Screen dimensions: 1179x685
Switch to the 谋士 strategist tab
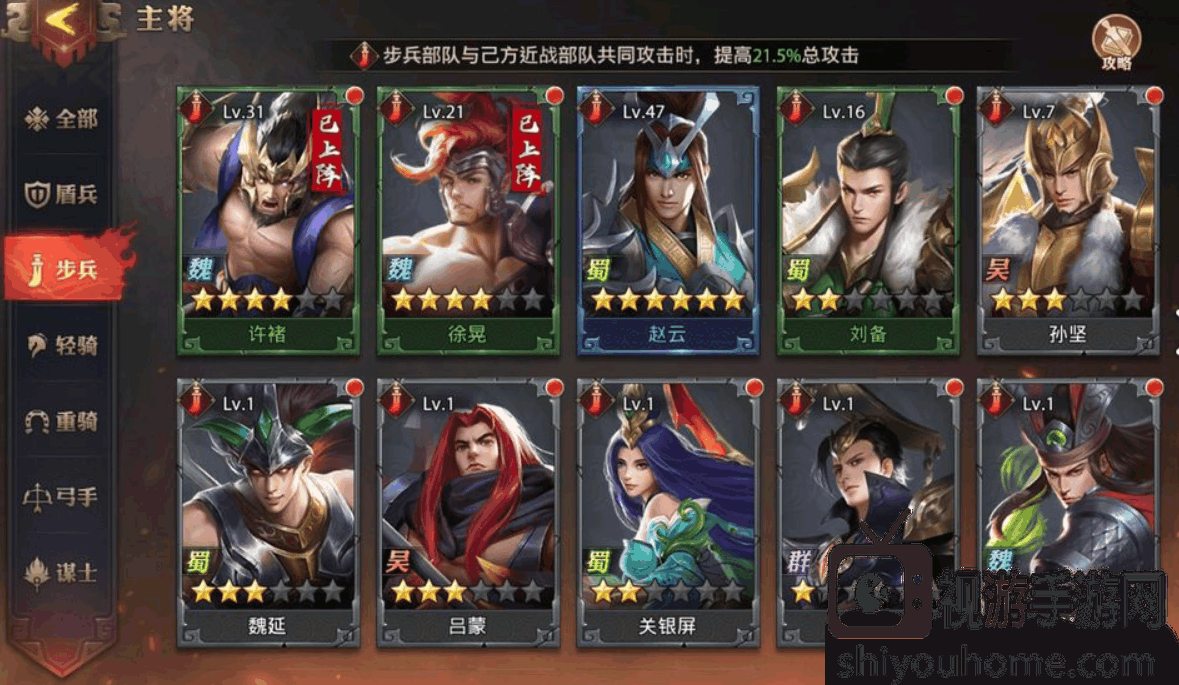tap(62, 572)
